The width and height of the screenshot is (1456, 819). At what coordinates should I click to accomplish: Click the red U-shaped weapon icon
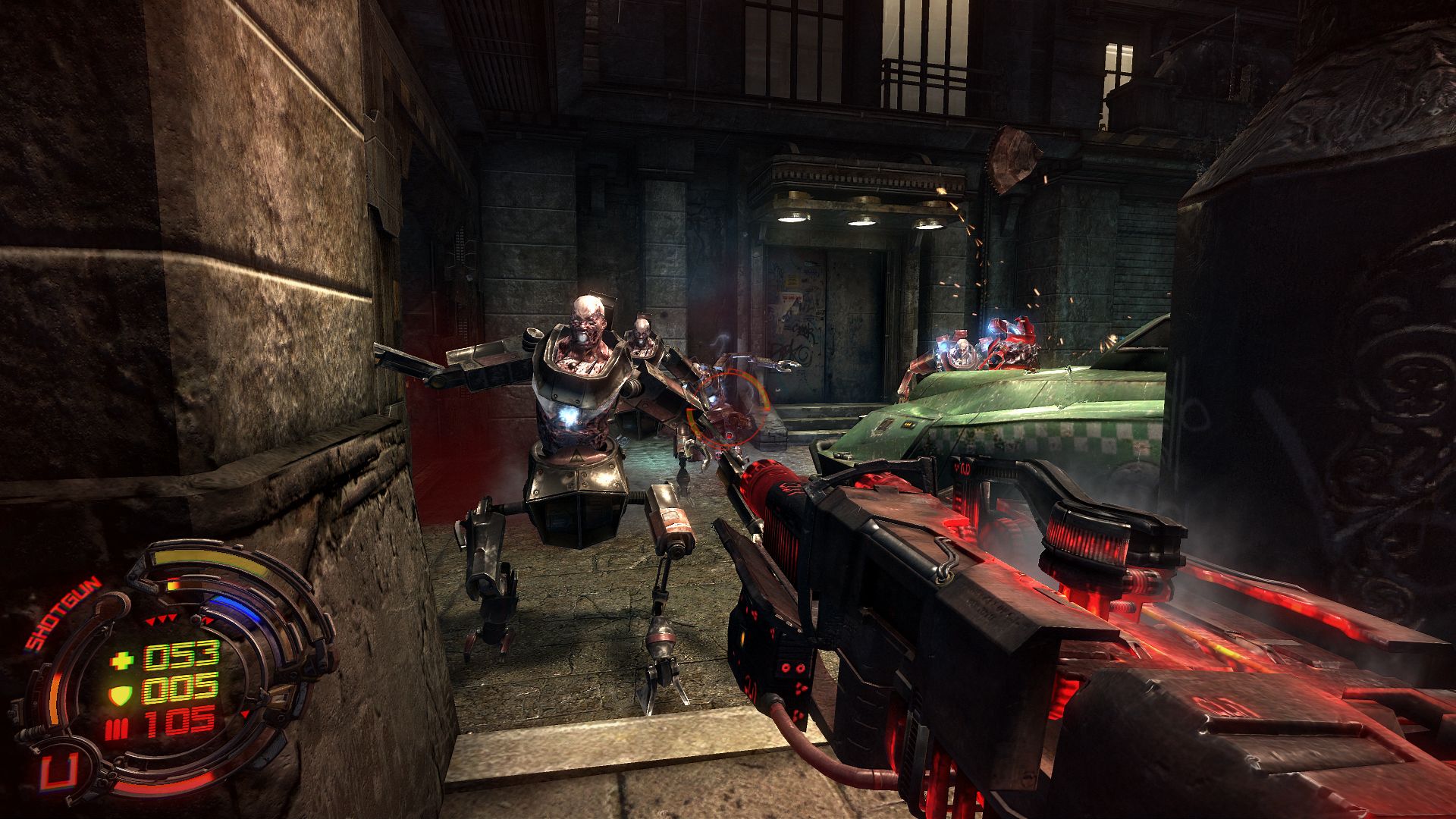coord(58,773)
